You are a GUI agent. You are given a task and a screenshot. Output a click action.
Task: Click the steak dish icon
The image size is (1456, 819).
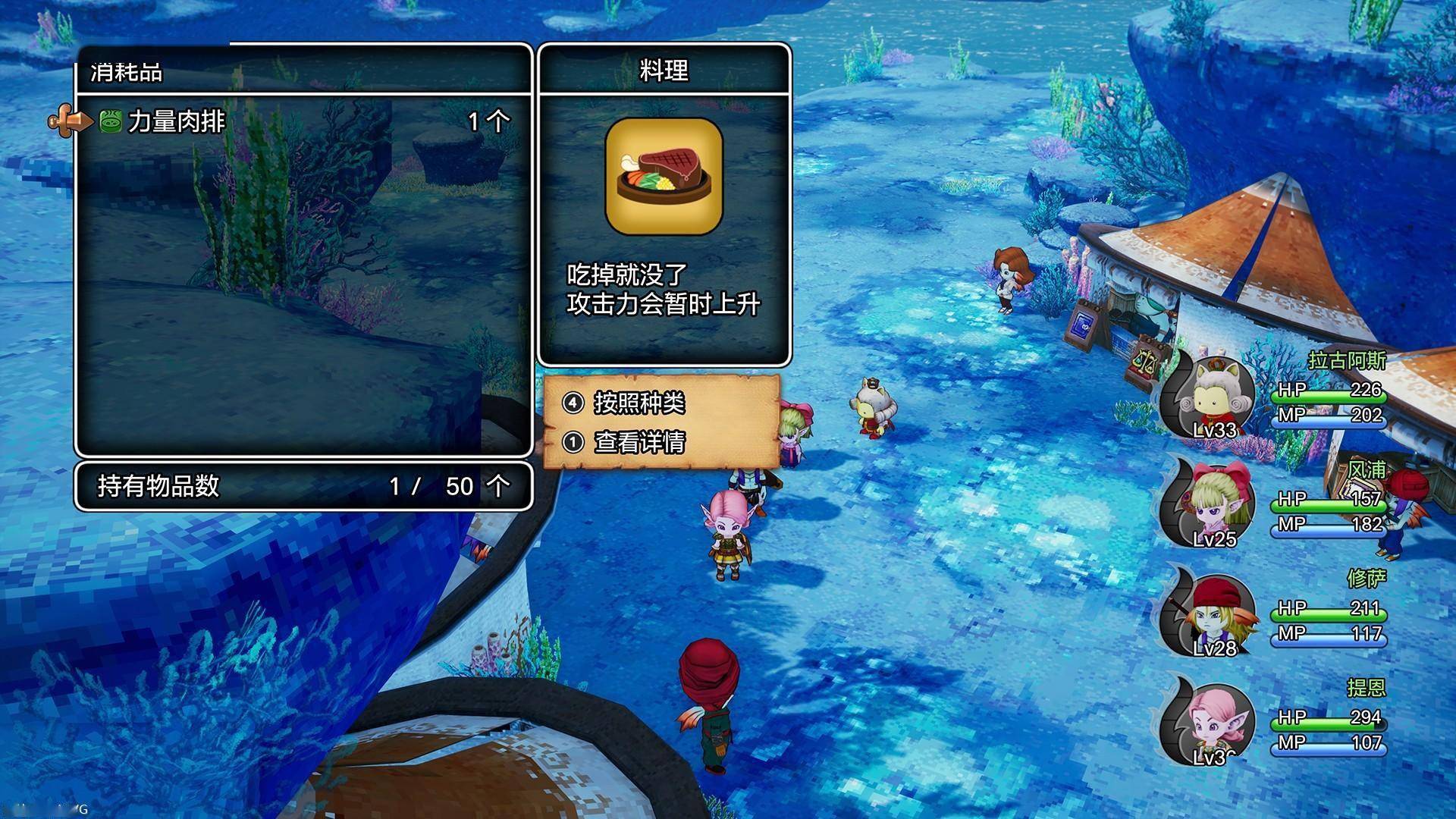pyautogui.click(x=664, y=177)
